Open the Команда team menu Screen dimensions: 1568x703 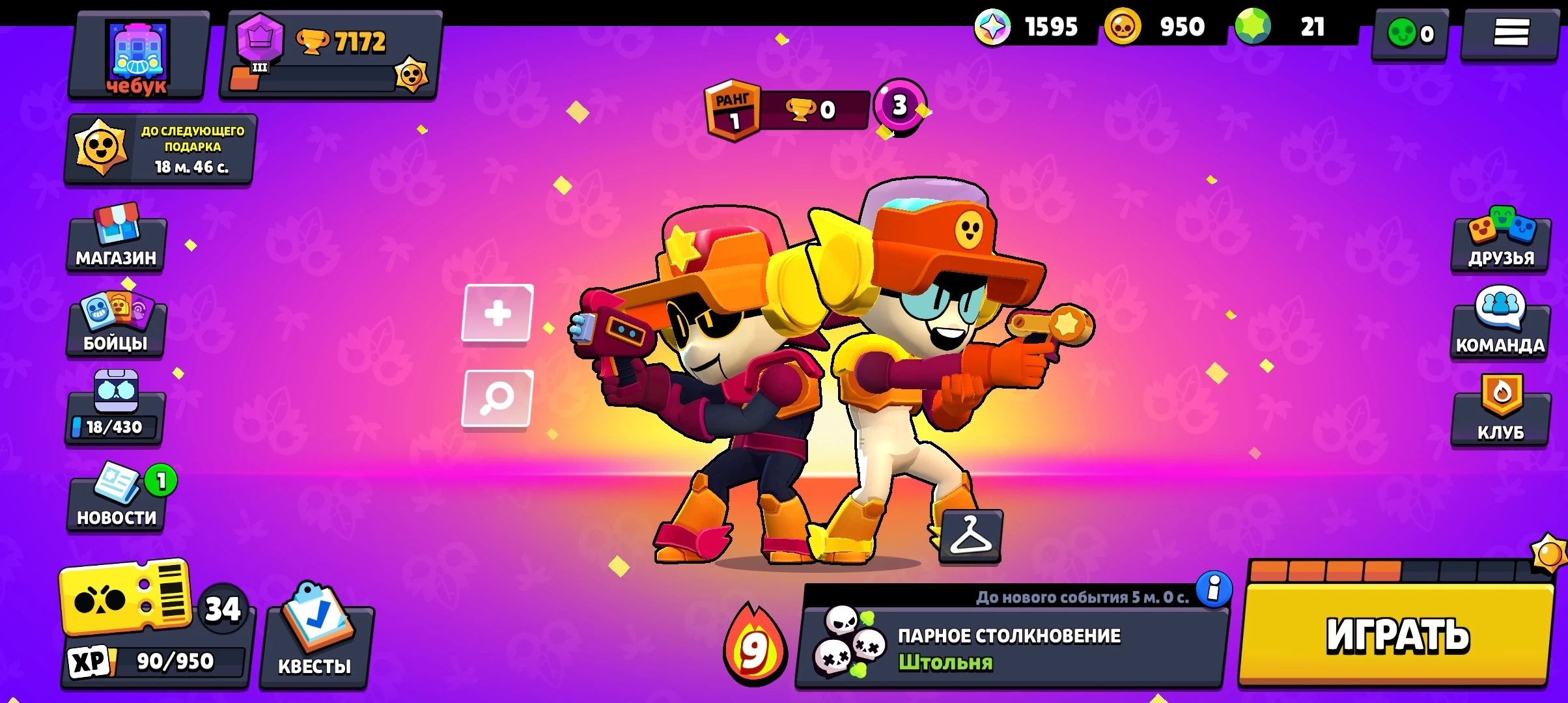tap(1500, 331)
